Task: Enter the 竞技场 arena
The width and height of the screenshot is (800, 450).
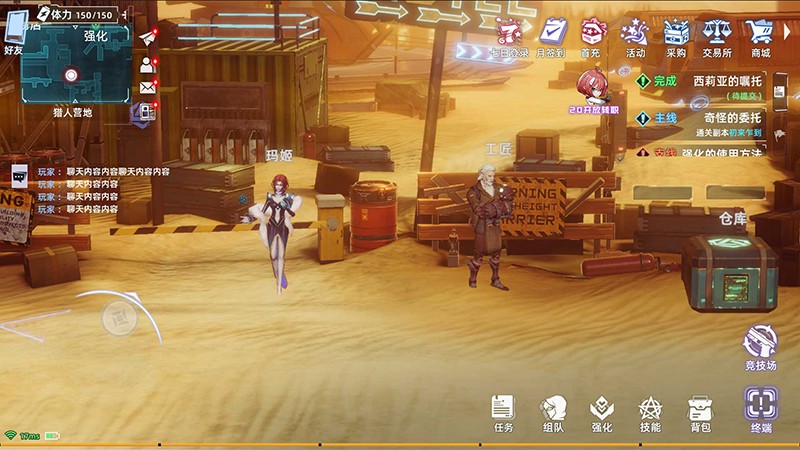Action: tap(760, 345)
